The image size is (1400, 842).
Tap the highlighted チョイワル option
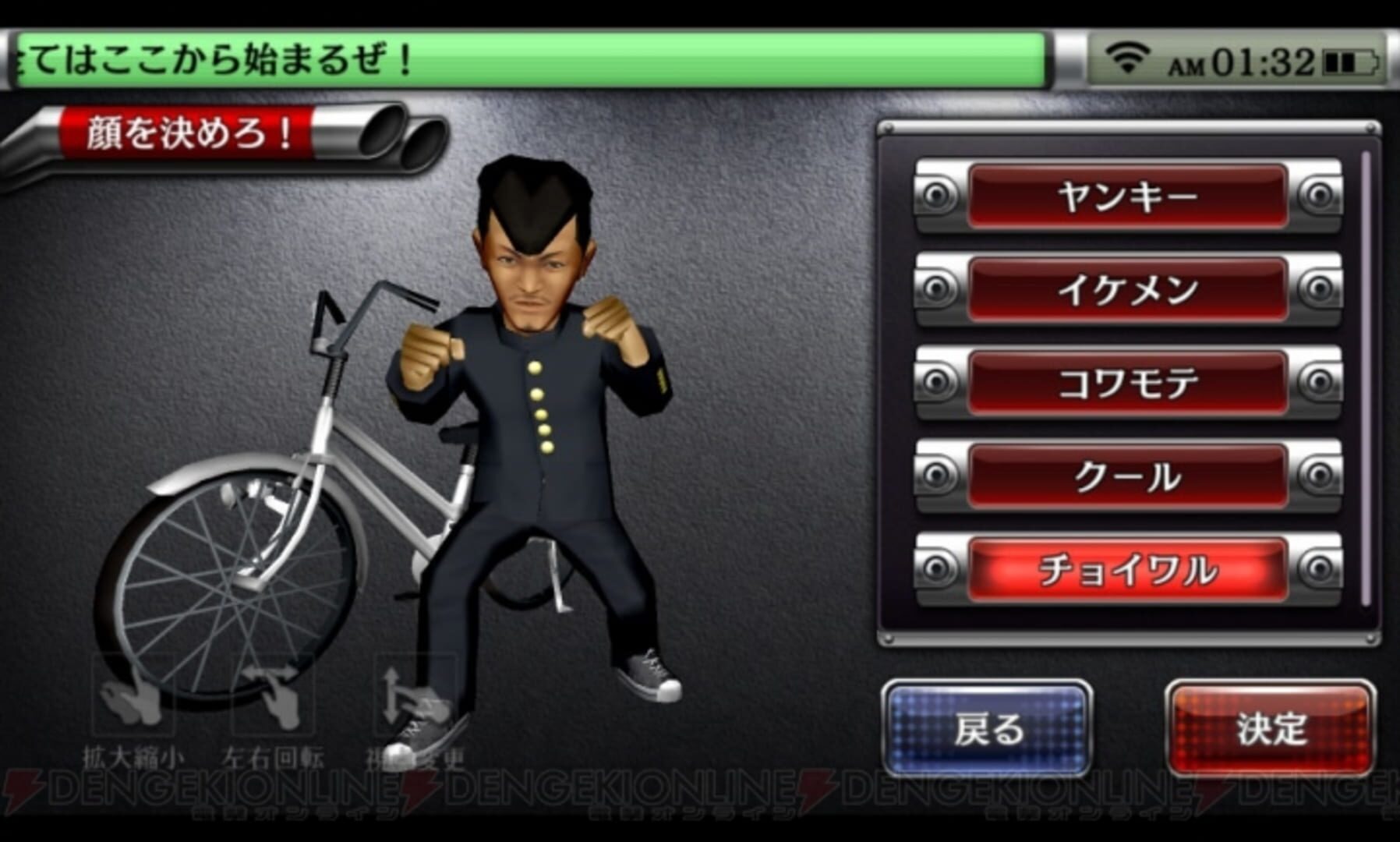click(x=1129, y=570)
